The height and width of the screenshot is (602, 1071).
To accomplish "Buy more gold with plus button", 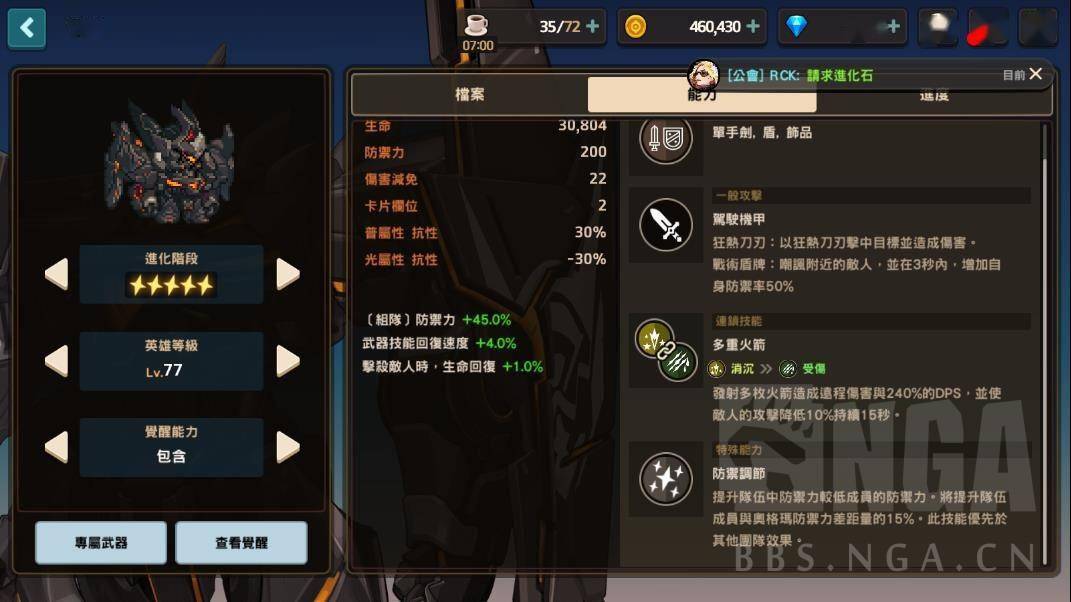I will tap(753, 27).
